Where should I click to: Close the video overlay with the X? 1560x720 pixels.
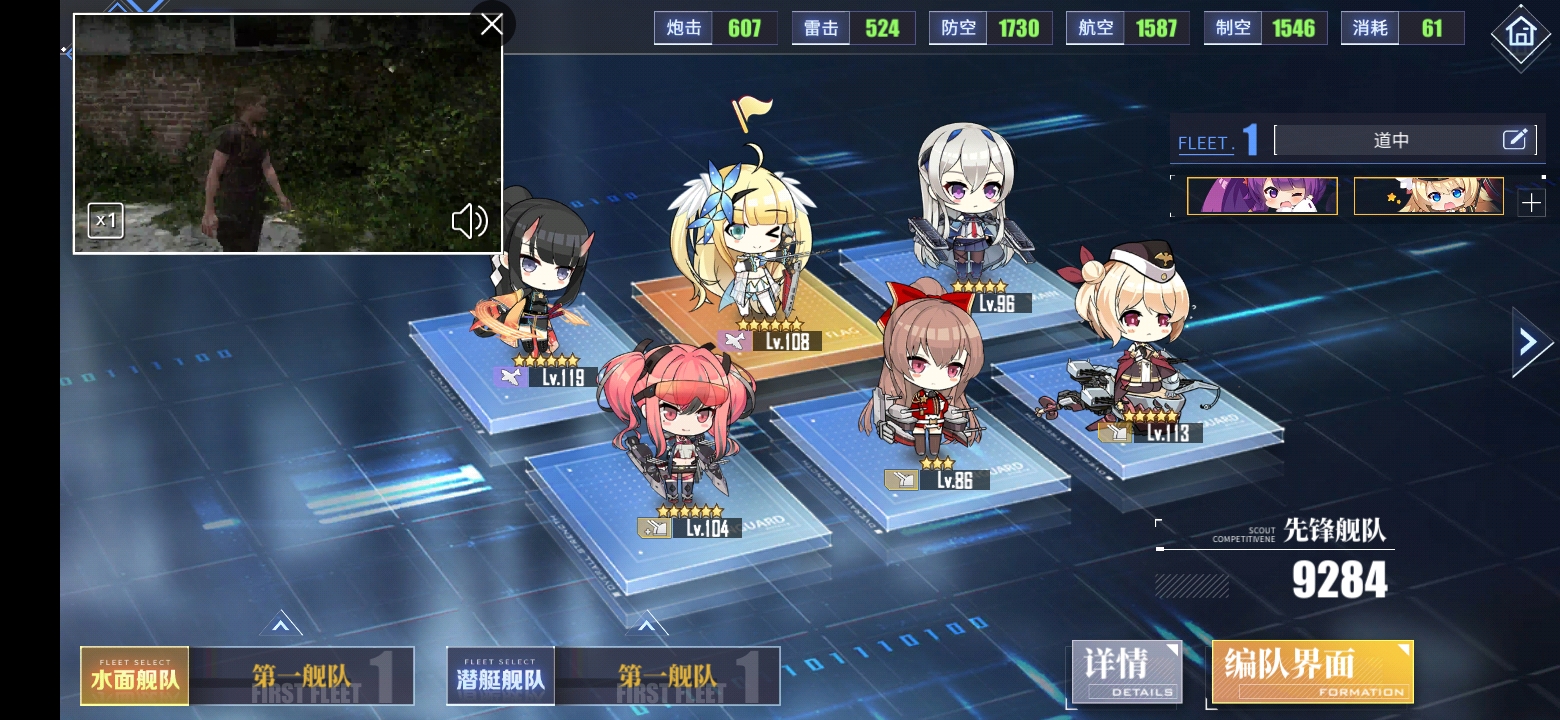click(491, 24)
